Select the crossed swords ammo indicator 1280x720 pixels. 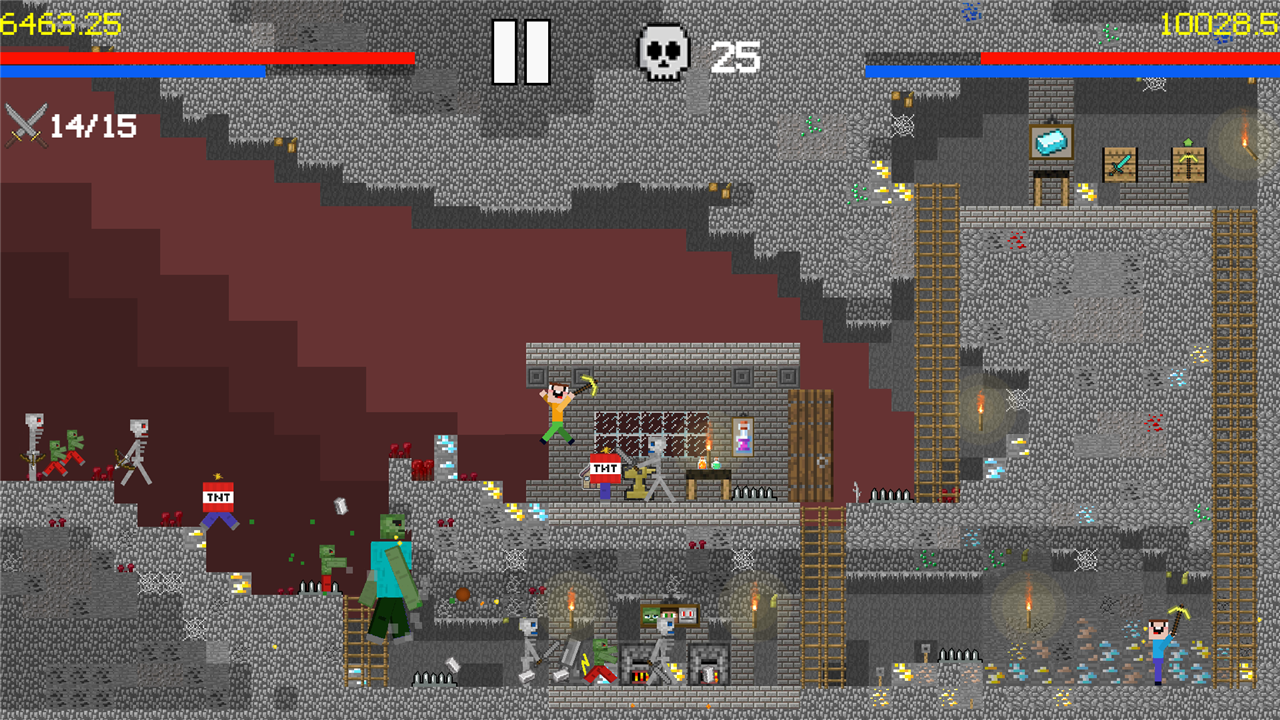point(25,125)
